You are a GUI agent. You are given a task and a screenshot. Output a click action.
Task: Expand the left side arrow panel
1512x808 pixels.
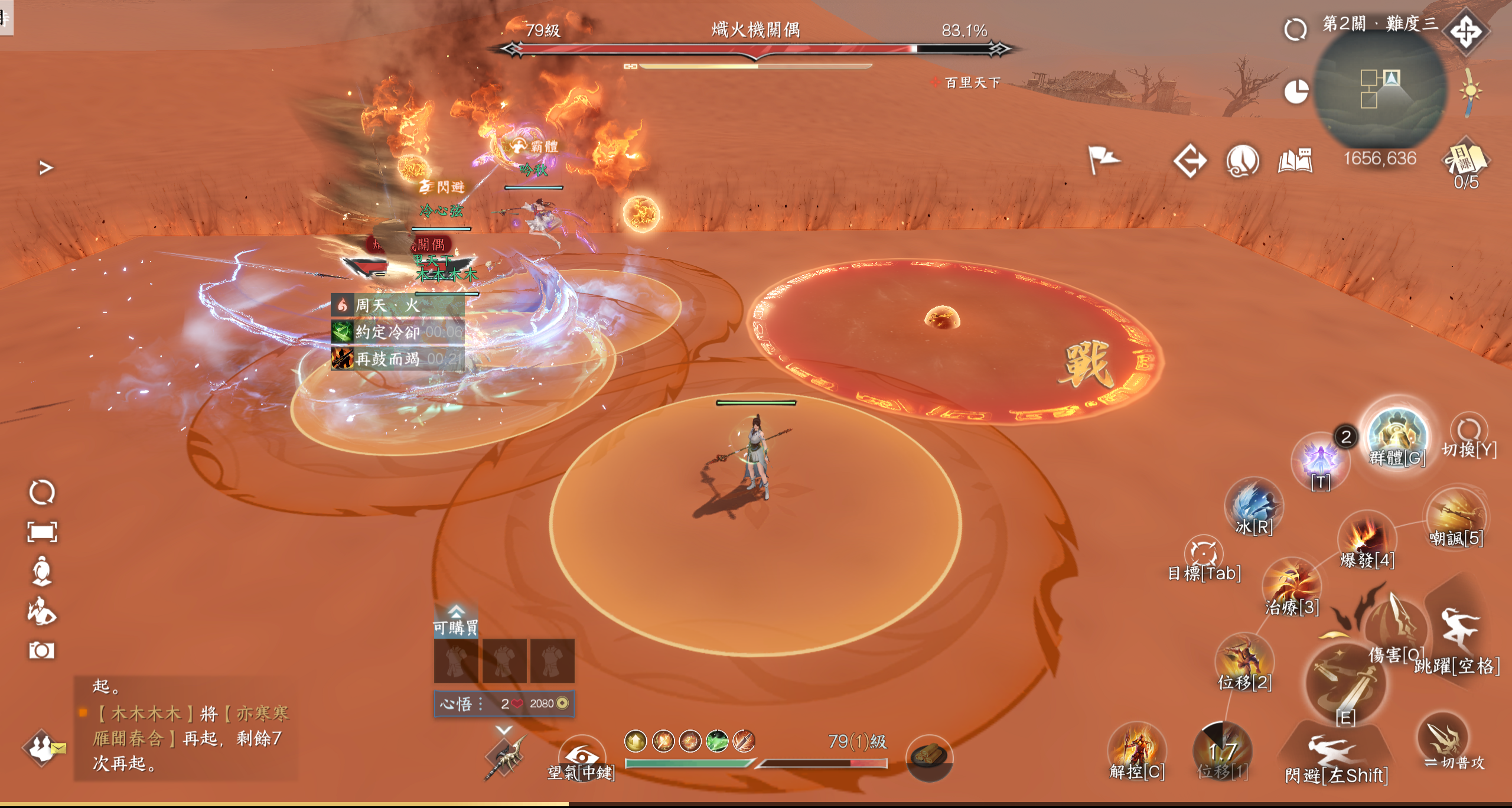(46, 168)
